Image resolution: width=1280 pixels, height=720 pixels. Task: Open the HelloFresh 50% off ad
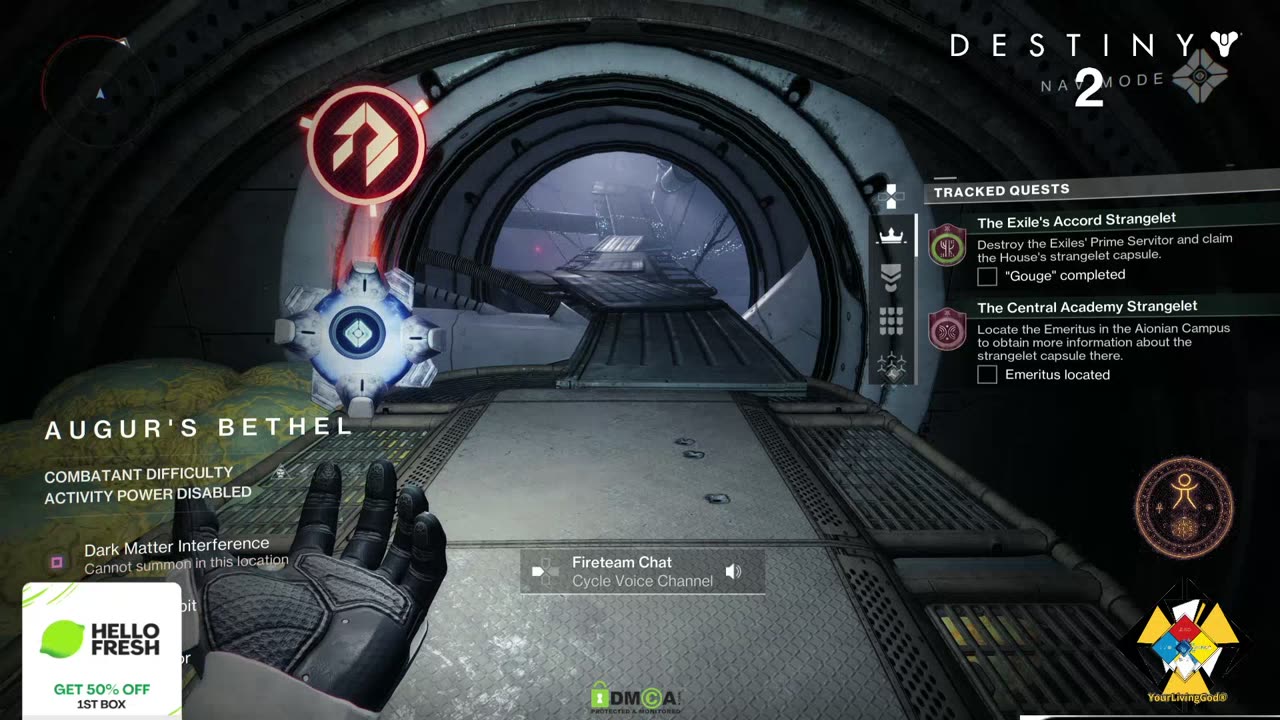pos(102,652)
